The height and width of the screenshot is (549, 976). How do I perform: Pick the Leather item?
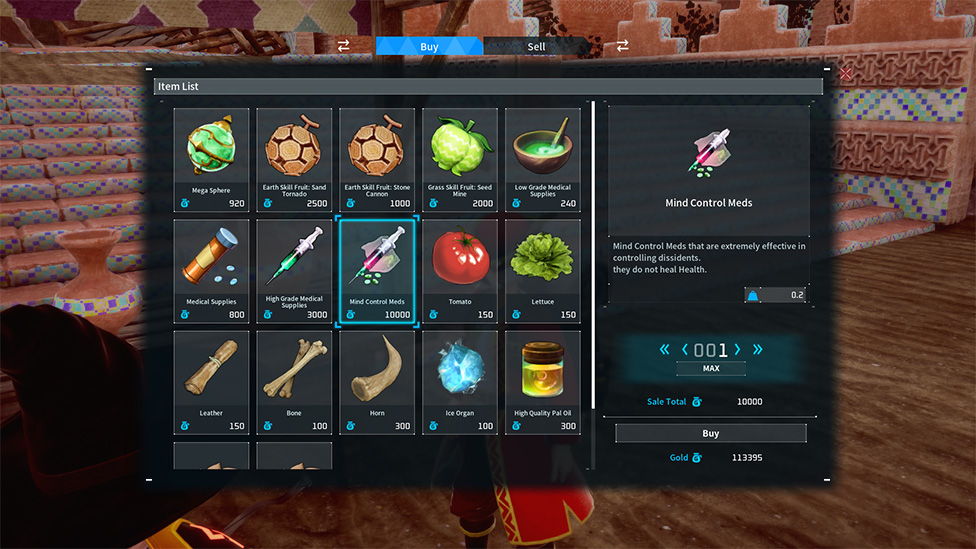click(211, 383)
